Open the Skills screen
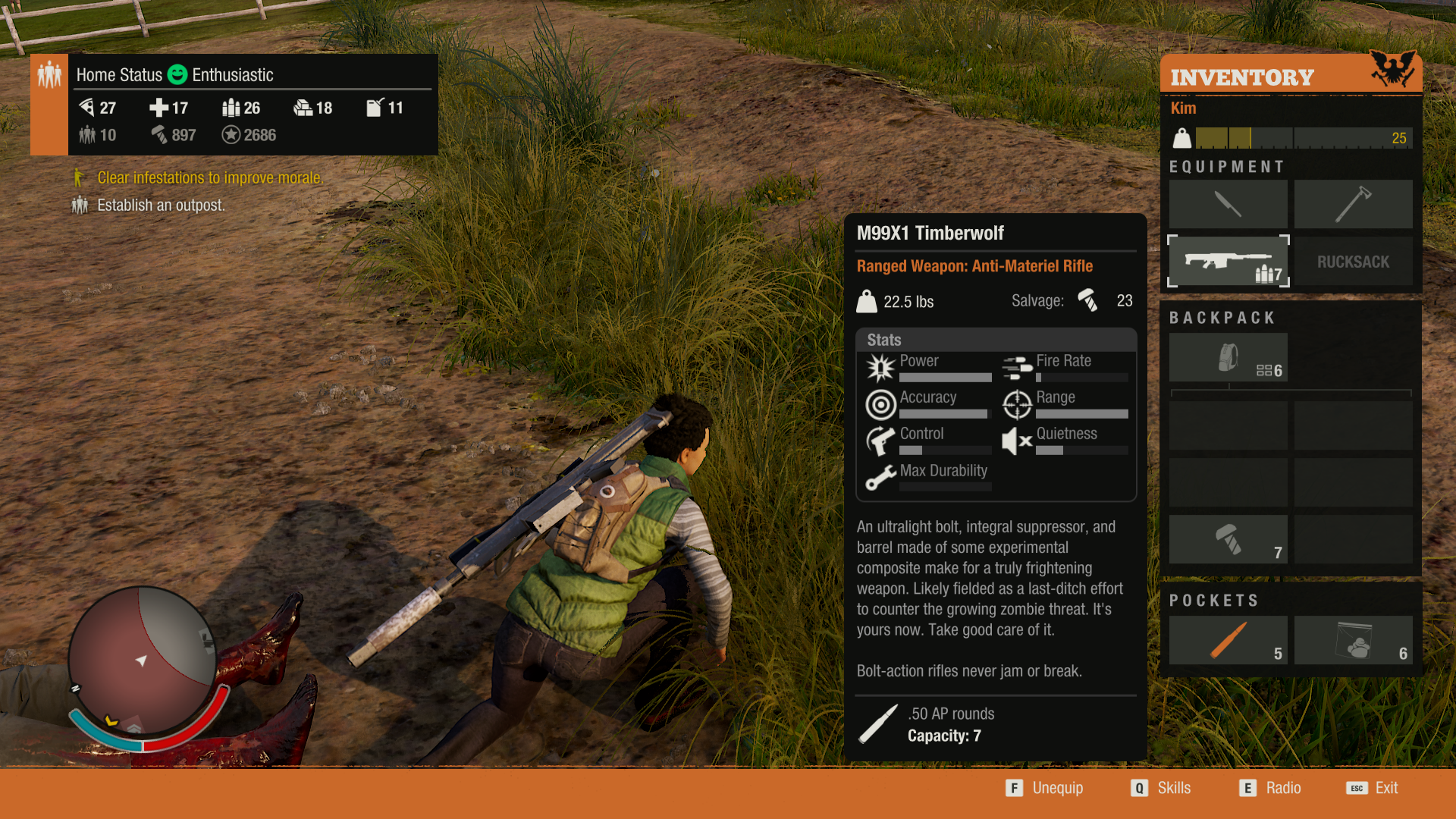Screen dimensions: 1456x819 point(1162,788)
